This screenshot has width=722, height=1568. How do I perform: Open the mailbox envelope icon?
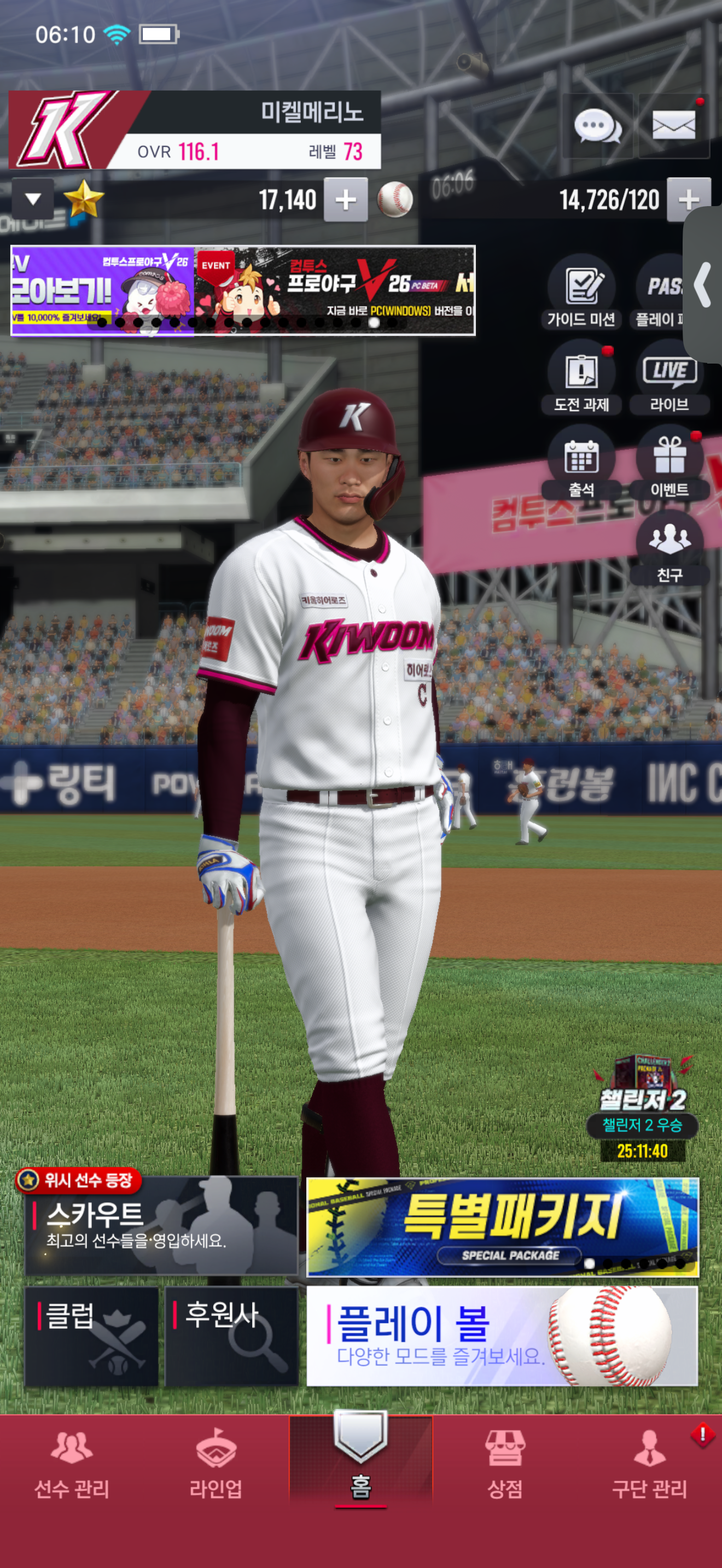point(673,126)
